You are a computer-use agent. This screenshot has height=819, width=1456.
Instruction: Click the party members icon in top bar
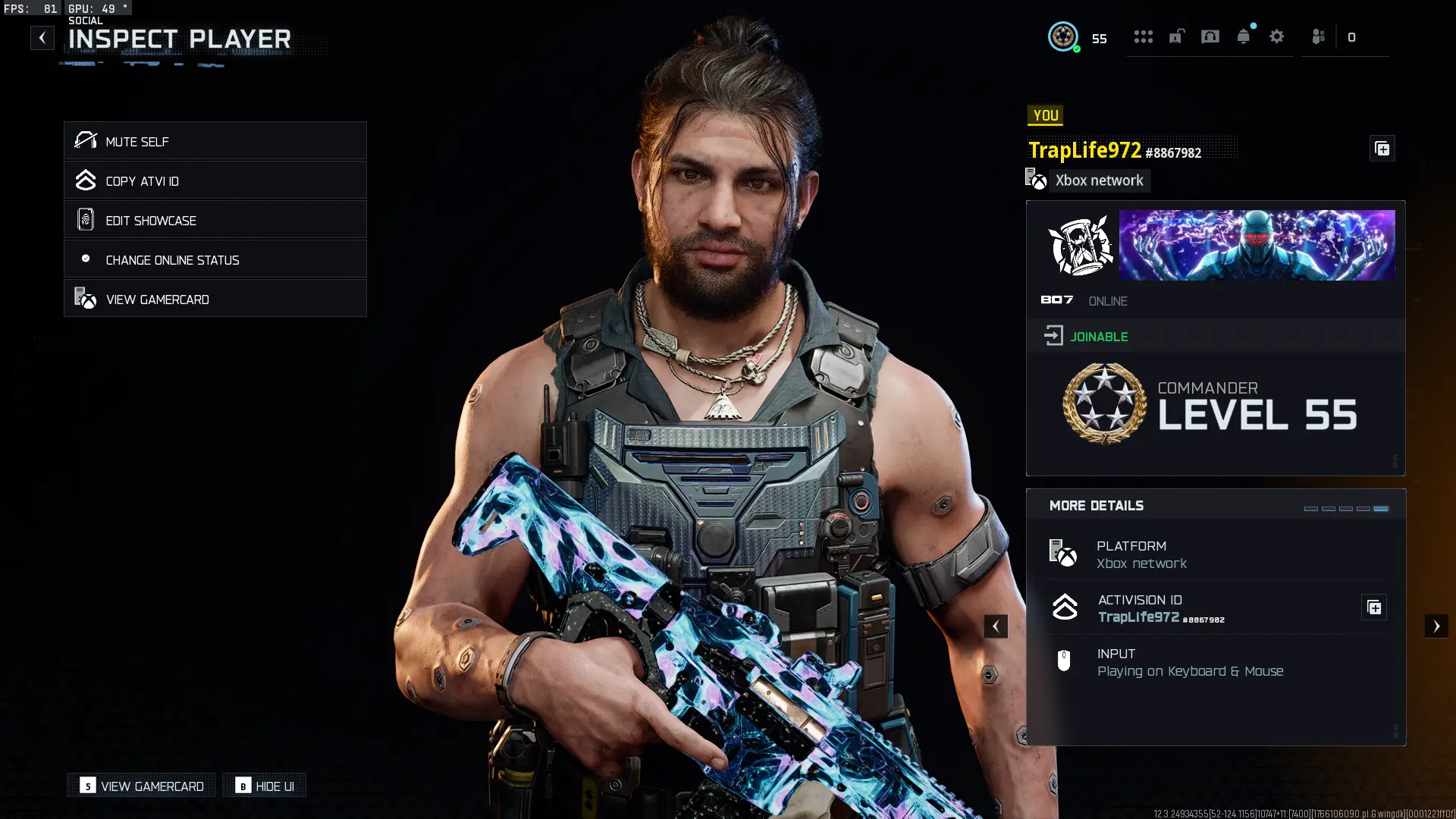pyautogui.click(x=1318, y=36)
